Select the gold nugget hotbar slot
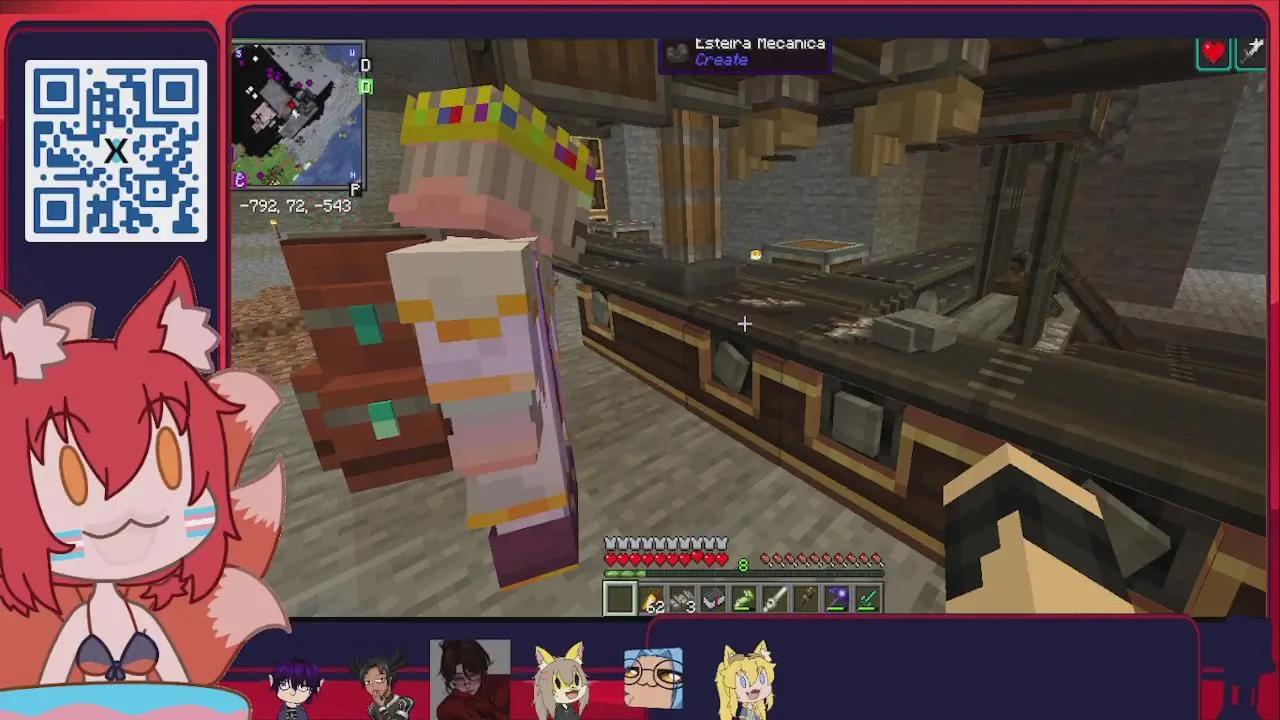This screenshot has width=1280, height=720. click(653, 597)
